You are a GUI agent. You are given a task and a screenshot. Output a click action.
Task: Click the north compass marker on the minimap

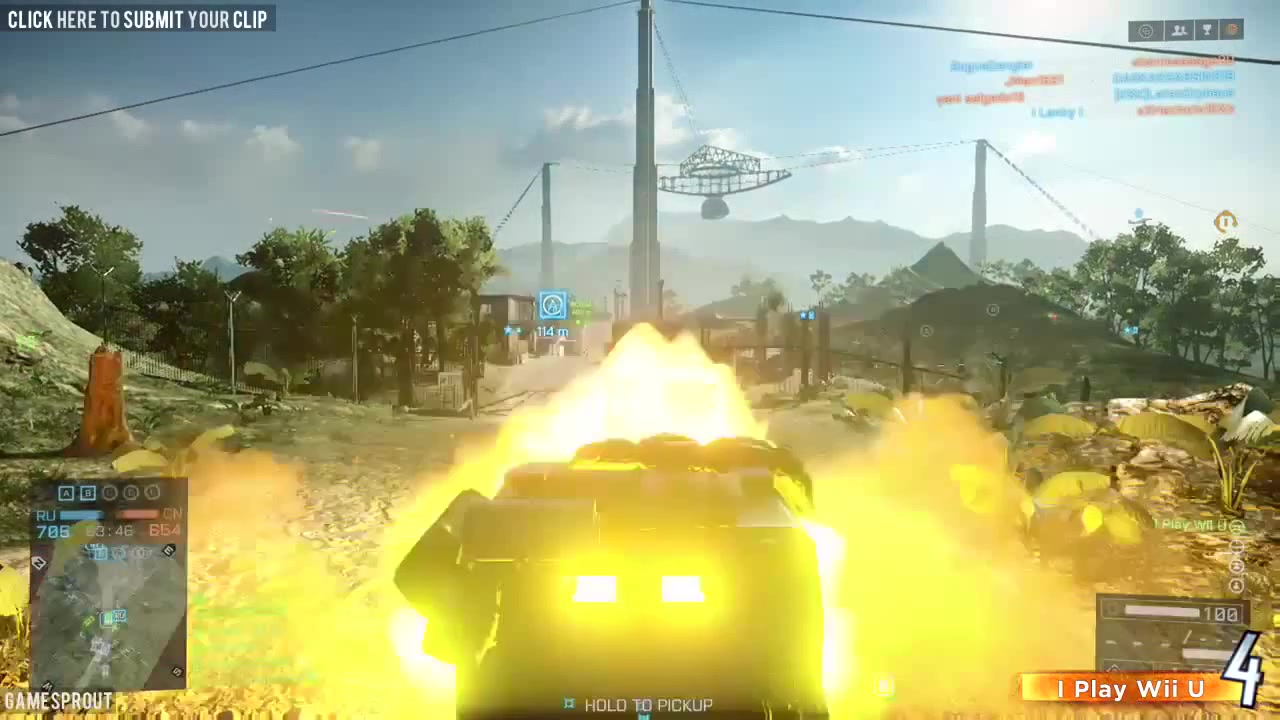click(39, 562)
